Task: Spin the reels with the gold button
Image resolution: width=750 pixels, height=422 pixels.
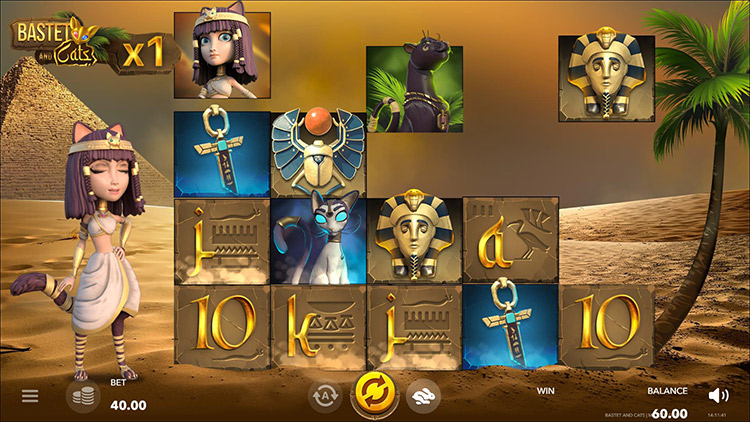Action: [375, 395]
